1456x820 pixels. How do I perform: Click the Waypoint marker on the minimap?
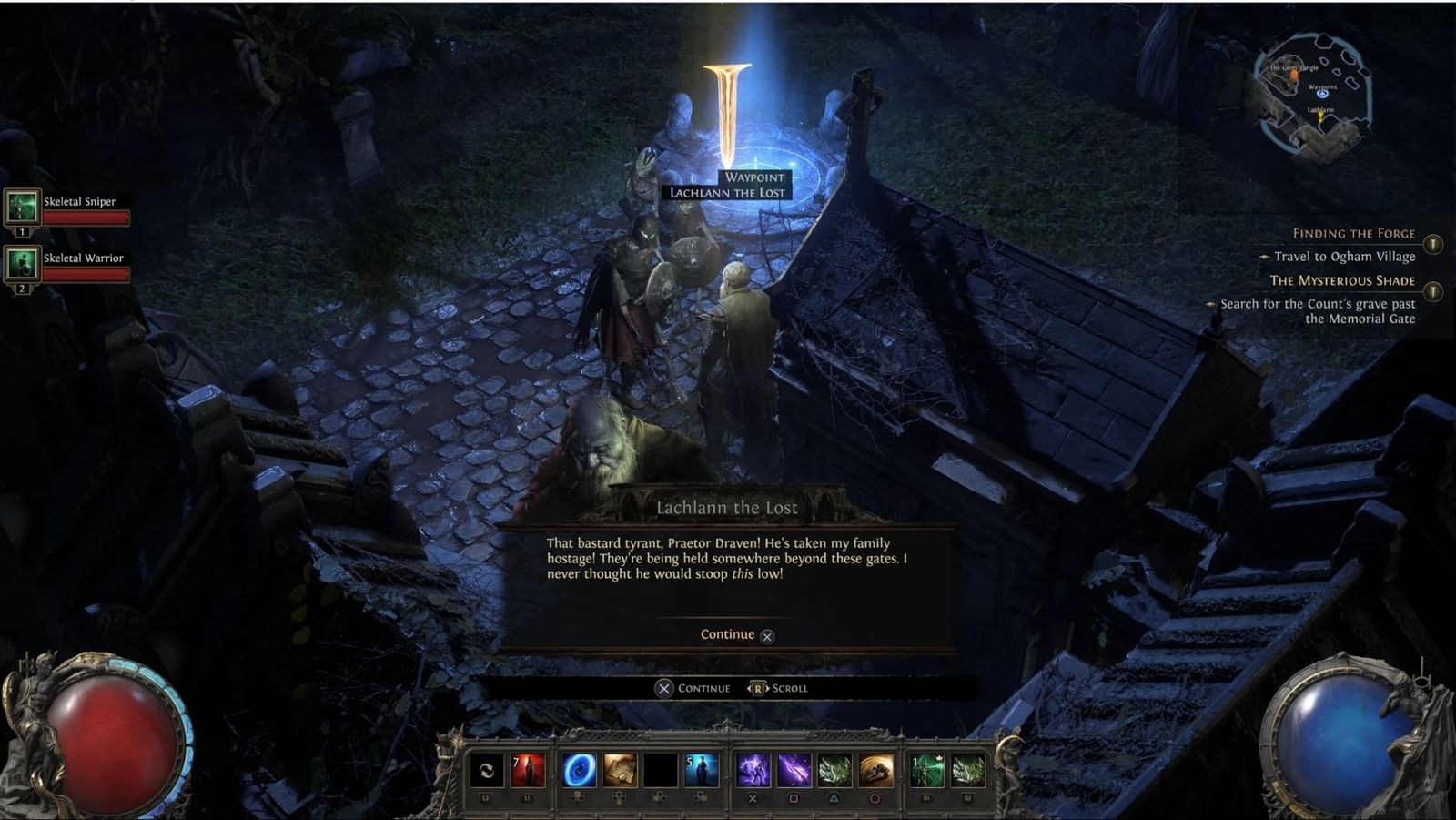pos(1322,95)
